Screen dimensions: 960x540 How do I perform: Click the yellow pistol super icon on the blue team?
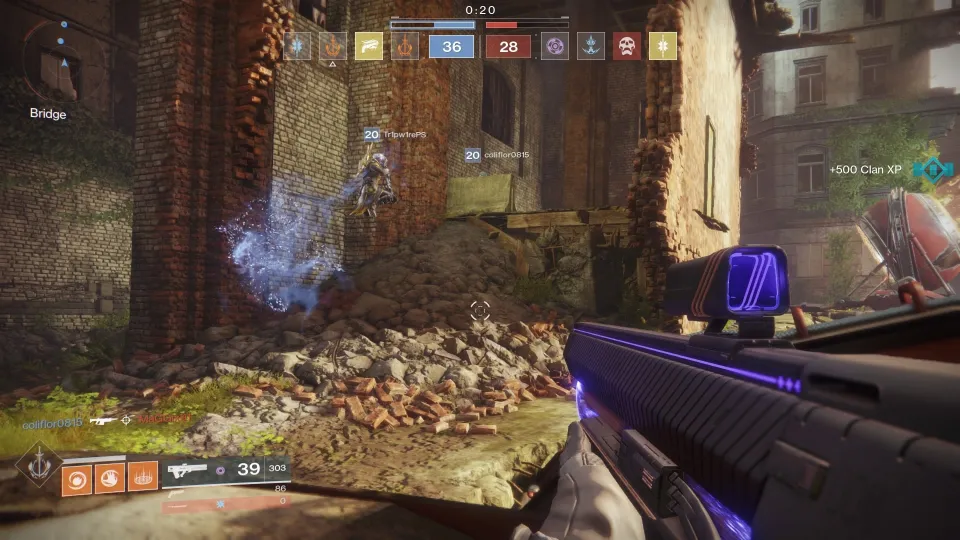click(x=367, y=46)
